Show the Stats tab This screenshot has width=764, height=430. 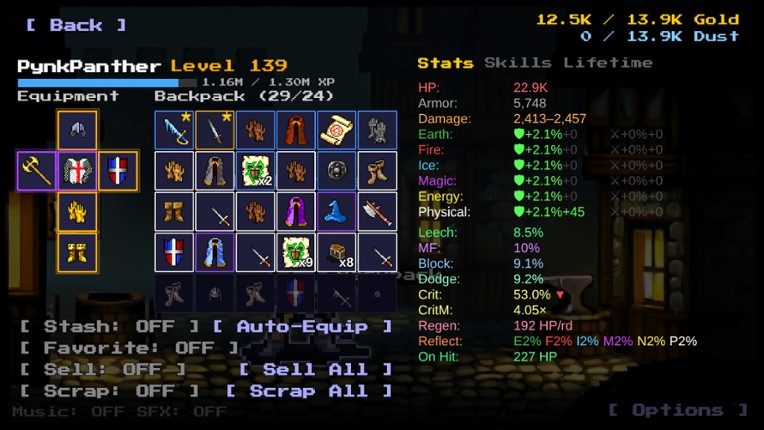pyautogui.click(x=445, y=63)
